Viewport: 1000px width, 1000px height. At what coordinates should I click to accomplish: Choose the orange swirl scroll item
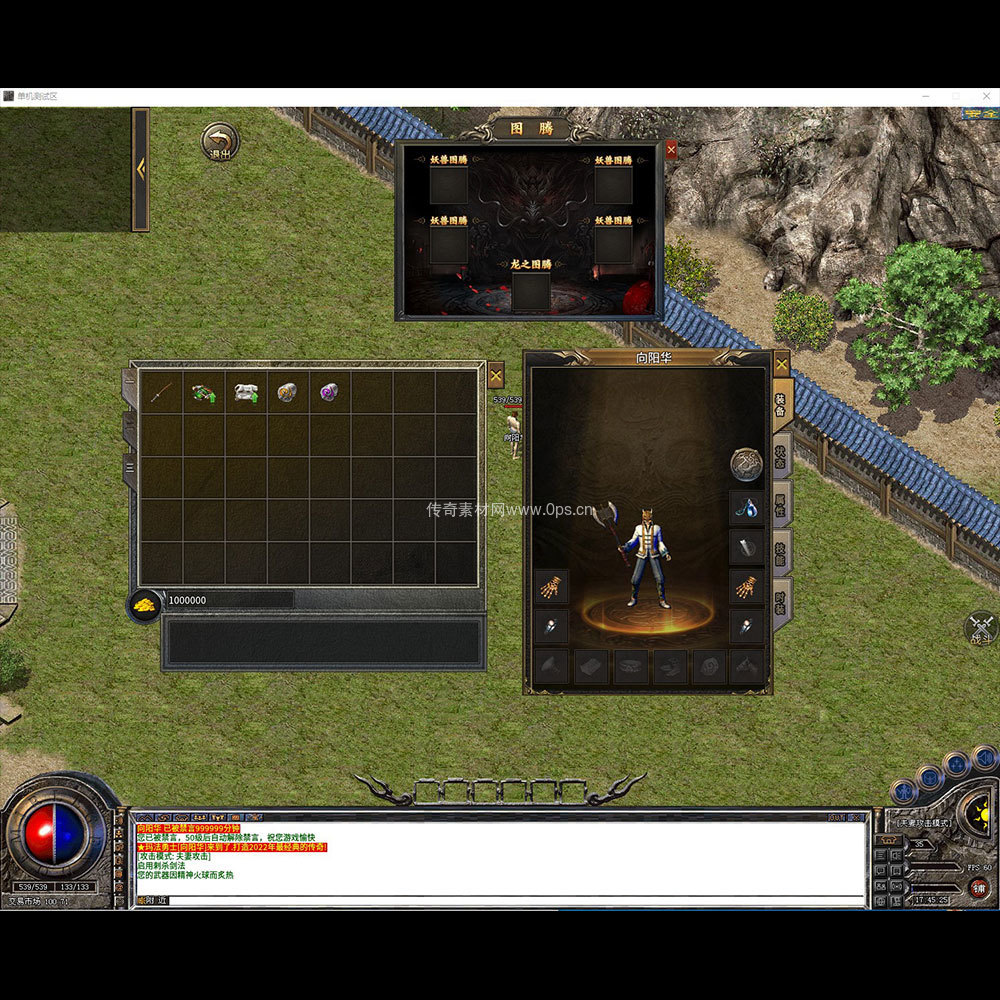[x=287, y=393]
